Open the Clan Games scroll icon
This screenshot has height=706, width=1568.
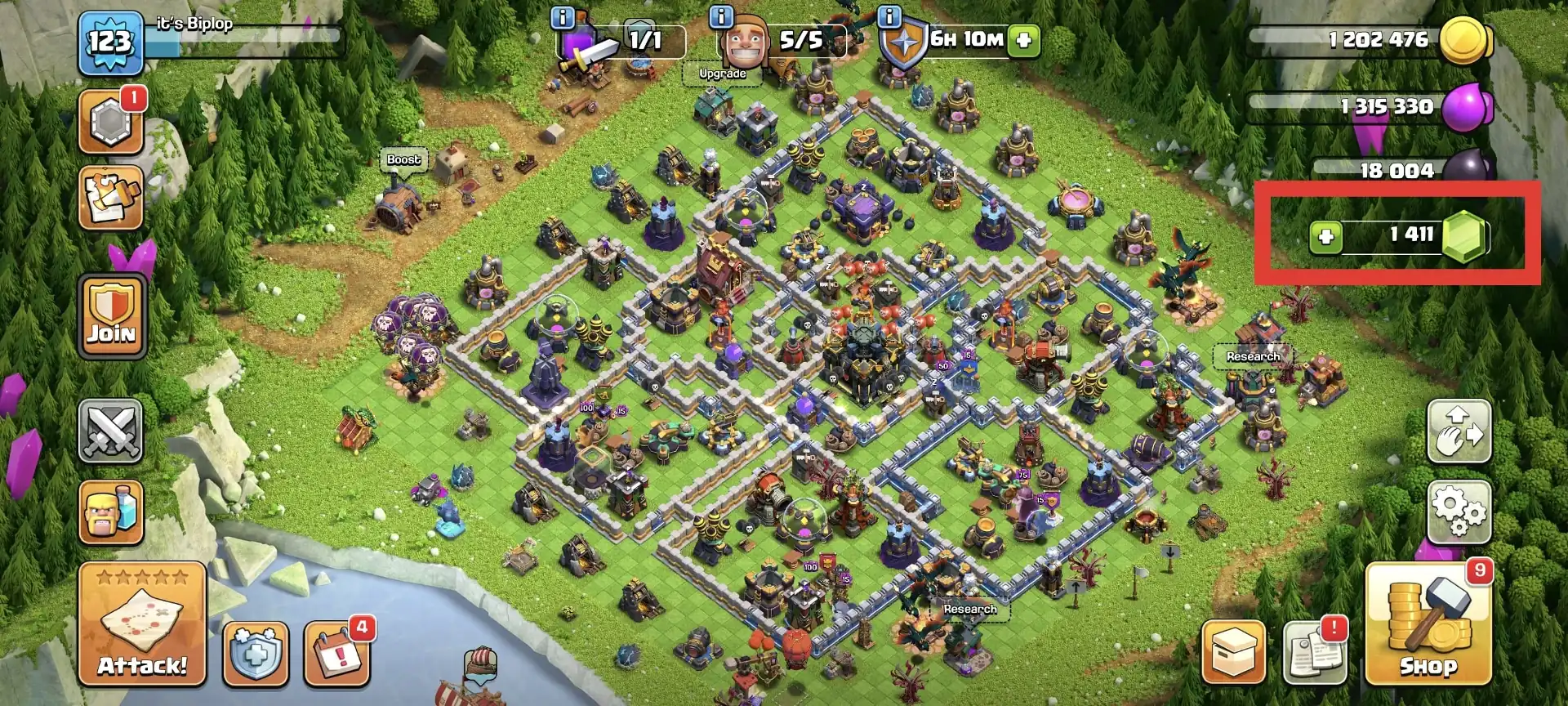(x=111, y=196)
